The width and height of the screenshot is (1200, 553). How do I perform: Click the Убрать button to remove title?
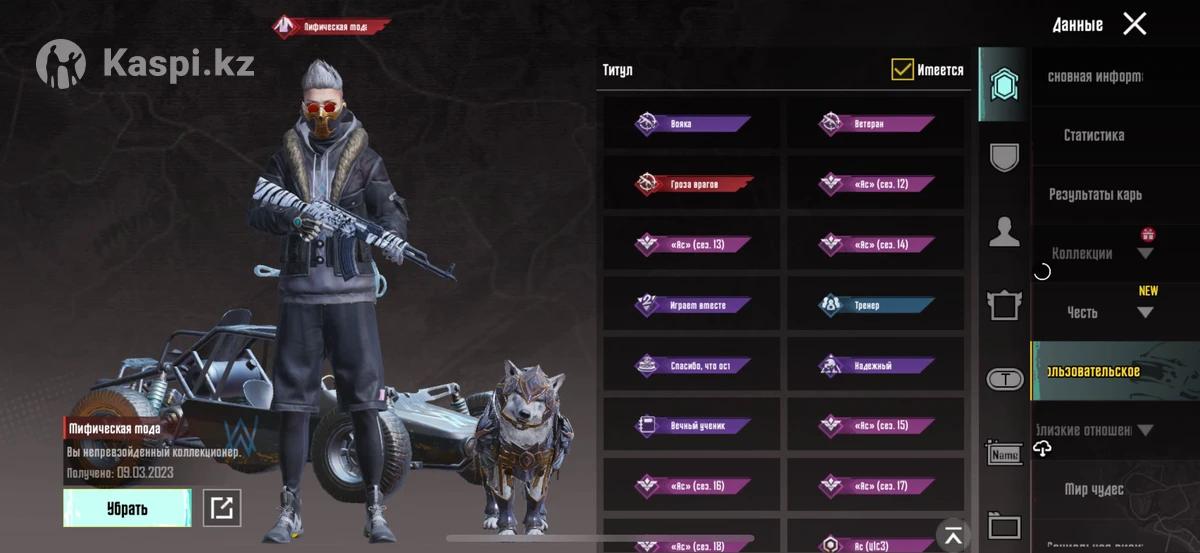point(127,508)
